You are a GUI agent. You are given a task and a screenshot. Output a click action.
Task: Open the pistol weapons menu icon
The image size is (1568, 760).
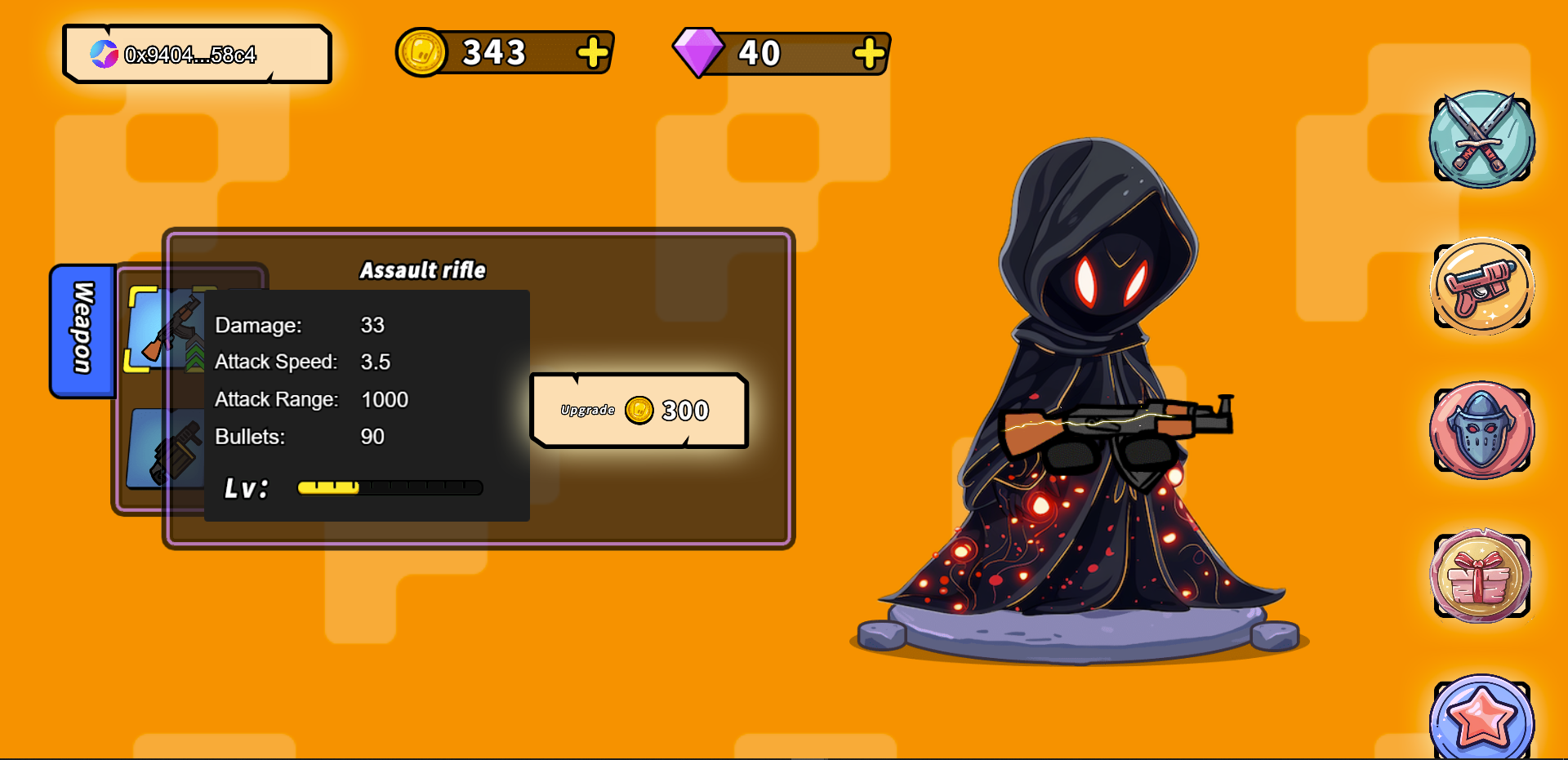tap(1481, 287)
